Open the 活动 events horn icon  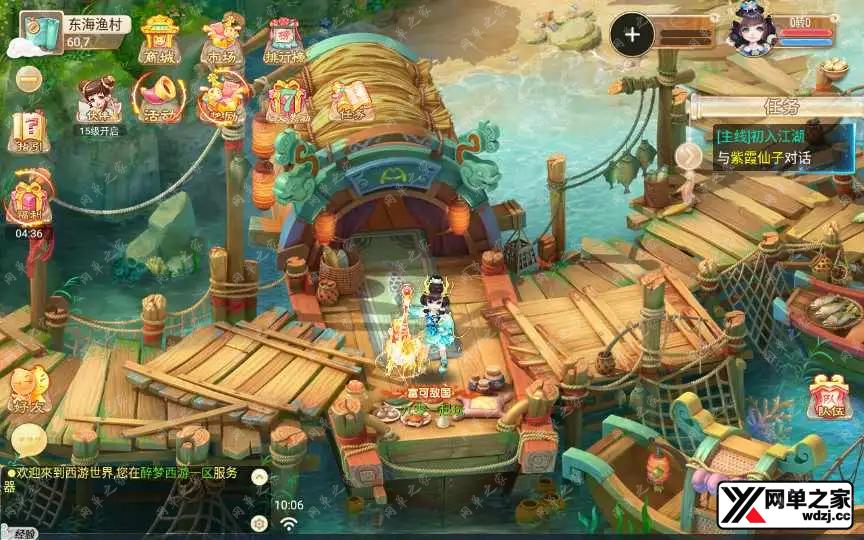pyautogui.click(x=157, y=99)
